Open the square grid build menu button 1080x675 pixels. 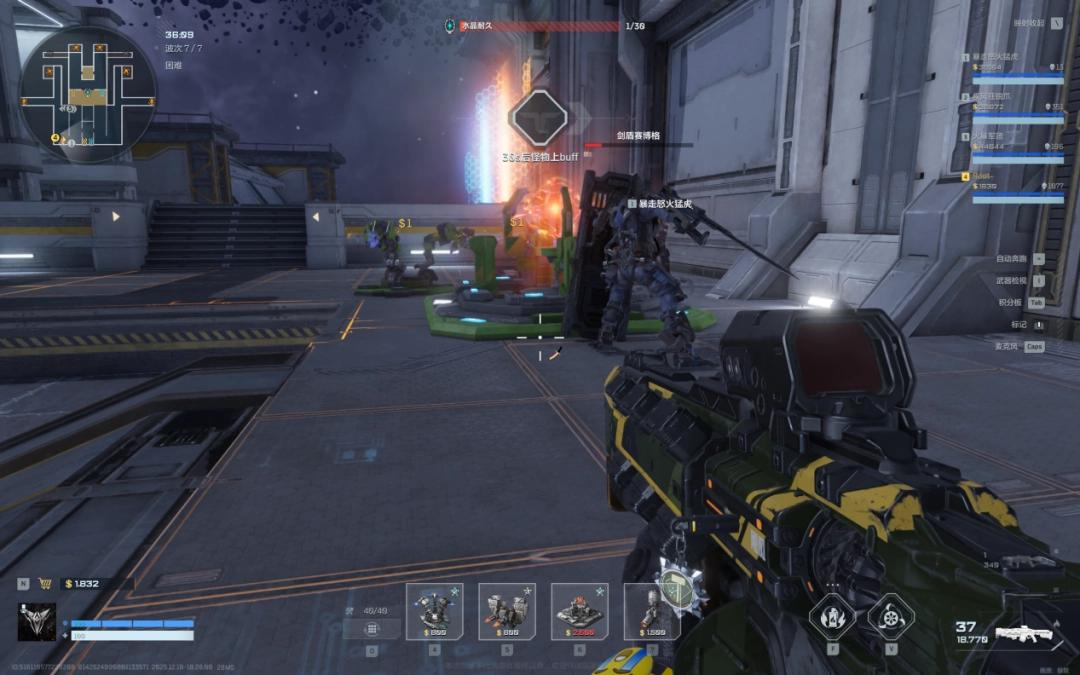[372, 629]
